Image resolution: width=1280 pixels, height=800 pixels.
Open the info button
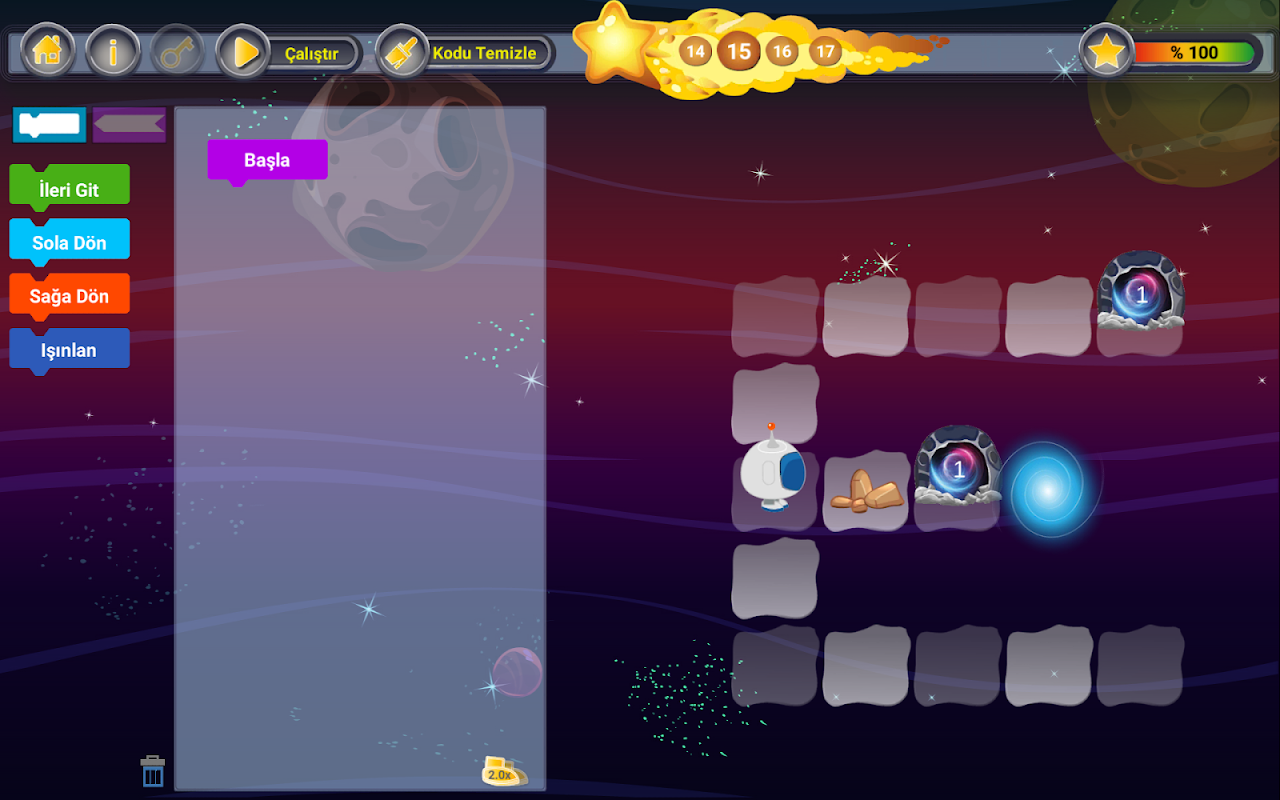(112, 52)
